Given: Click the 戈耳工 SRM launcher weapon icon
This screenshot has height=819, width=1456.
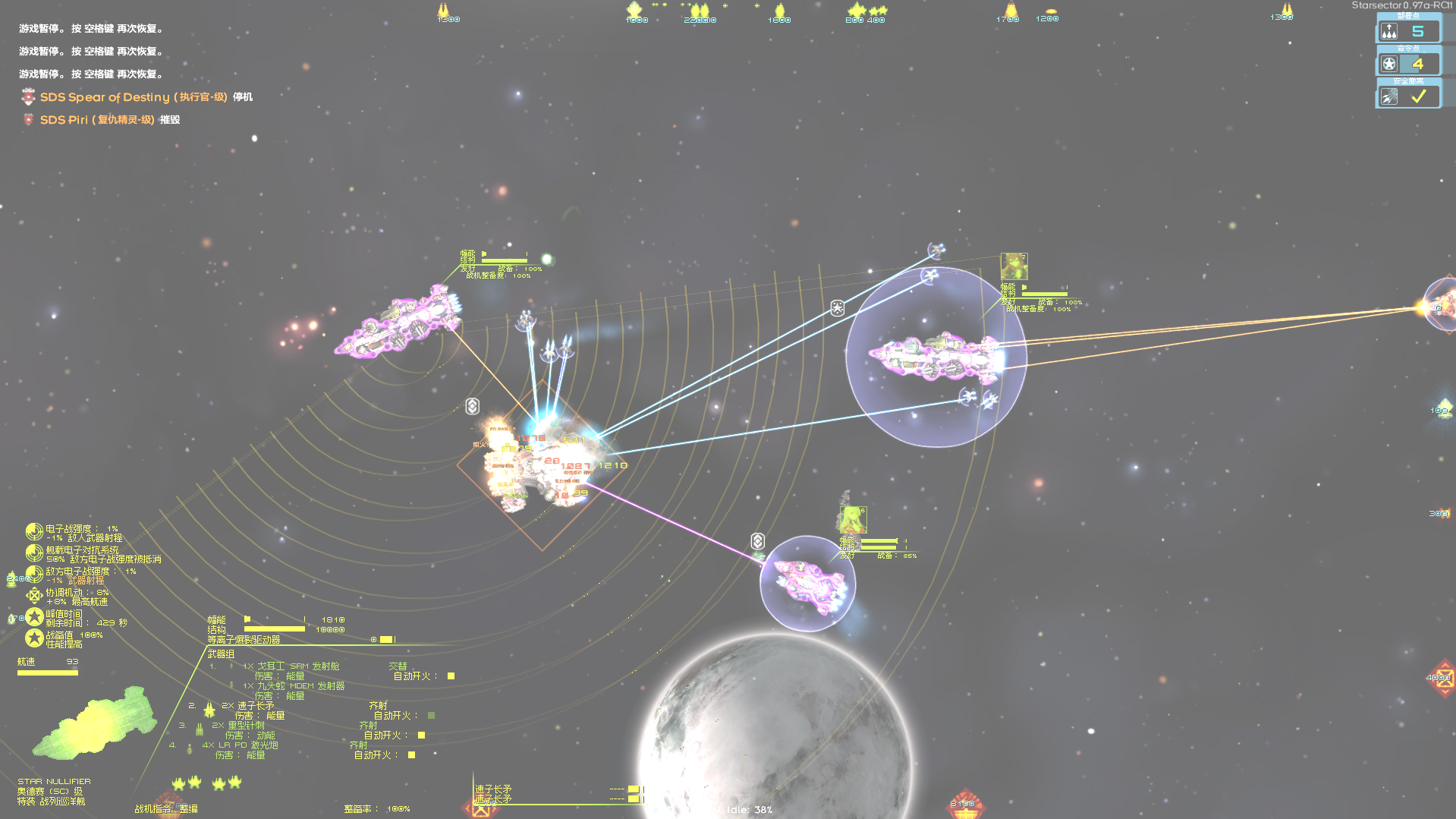Looking at the screenshot, I should coord(232,666).
